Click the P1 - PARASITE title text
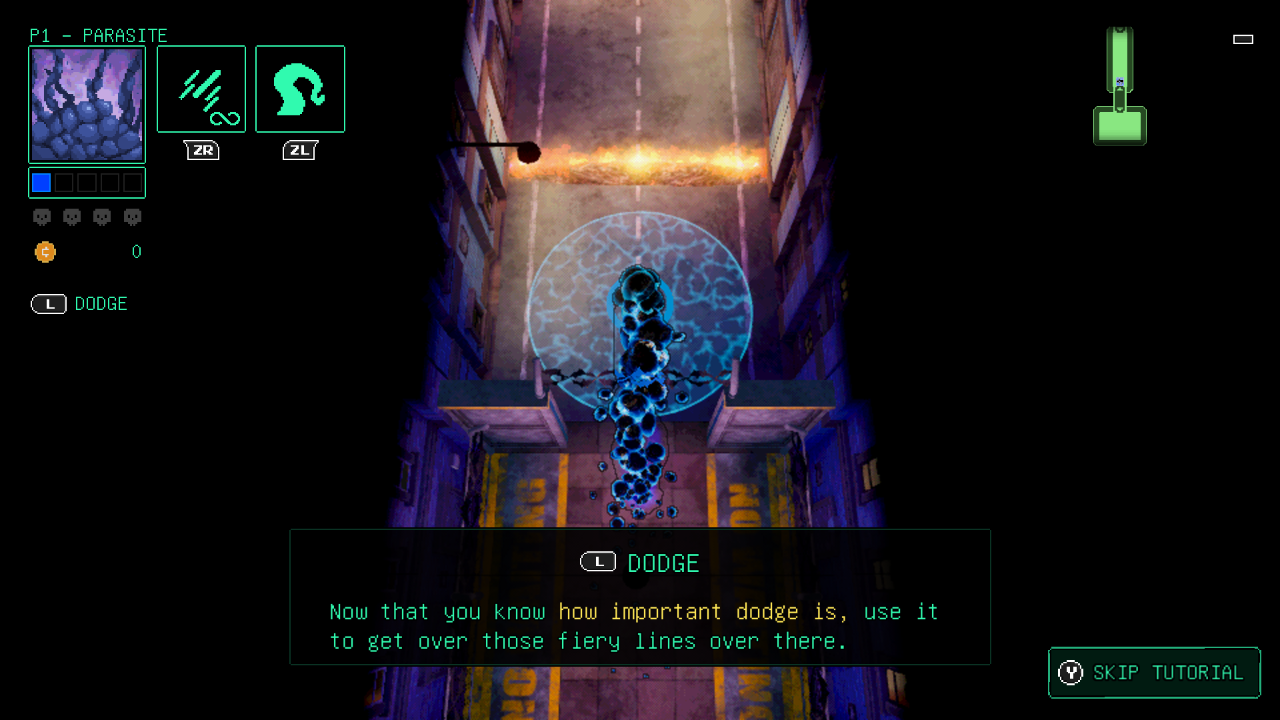1280x720 pixels. [100, 36]
